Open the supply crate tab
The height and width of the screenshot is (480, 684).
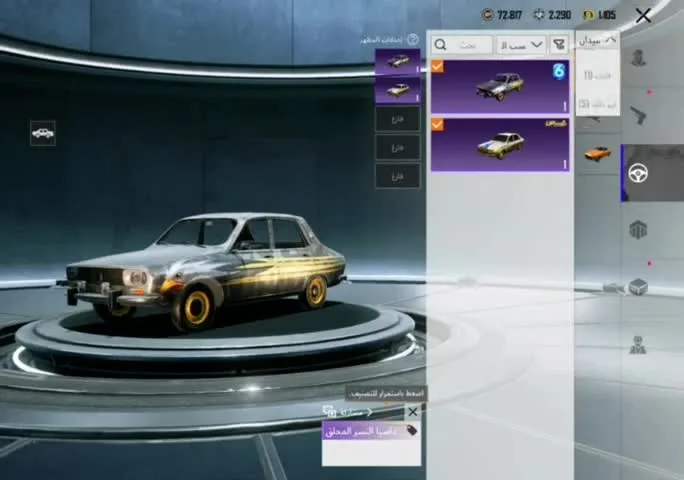point(638,288)
